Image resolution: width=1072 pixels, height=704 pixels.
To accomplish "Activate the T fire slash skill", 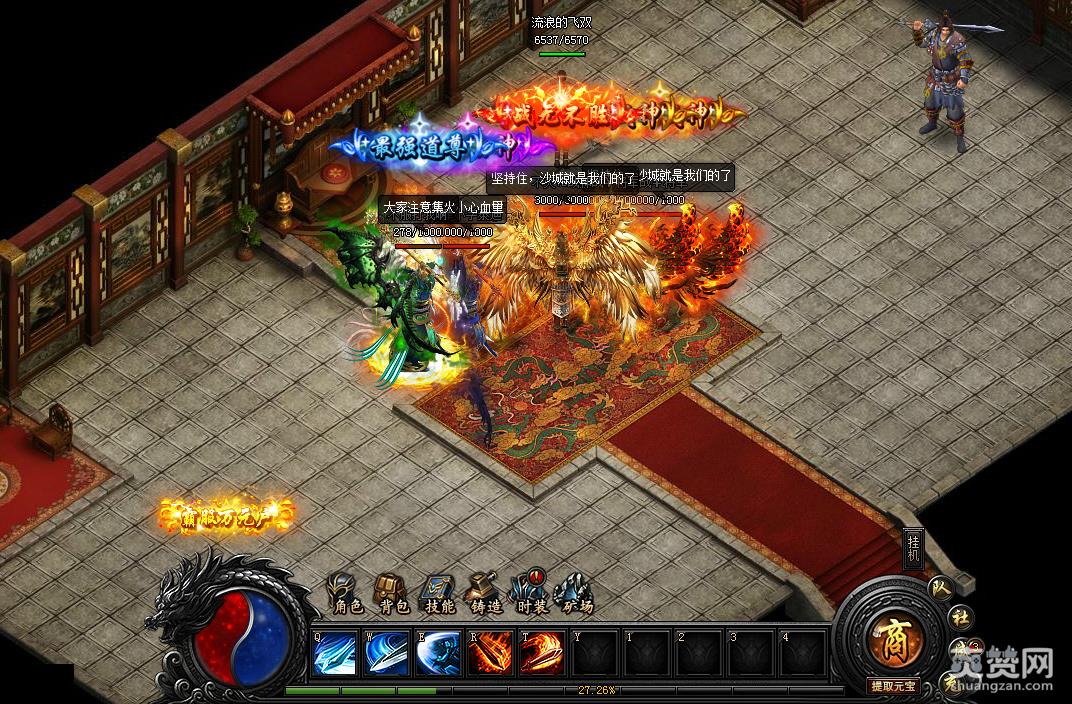I will pyautogui.click(x=541, y=654).
